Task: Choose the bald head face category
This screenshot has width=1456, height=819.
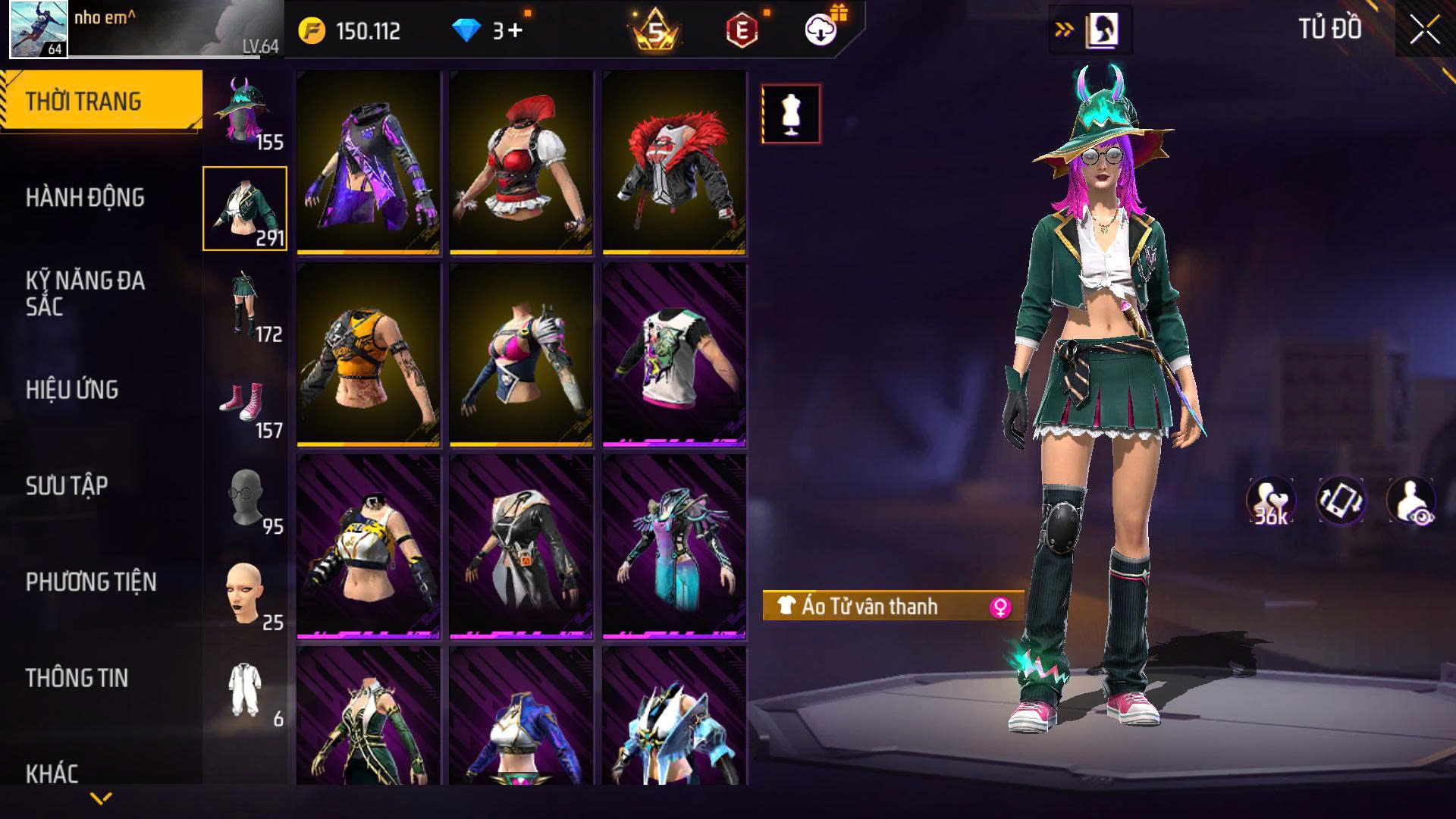Action: tap(244, 594)
